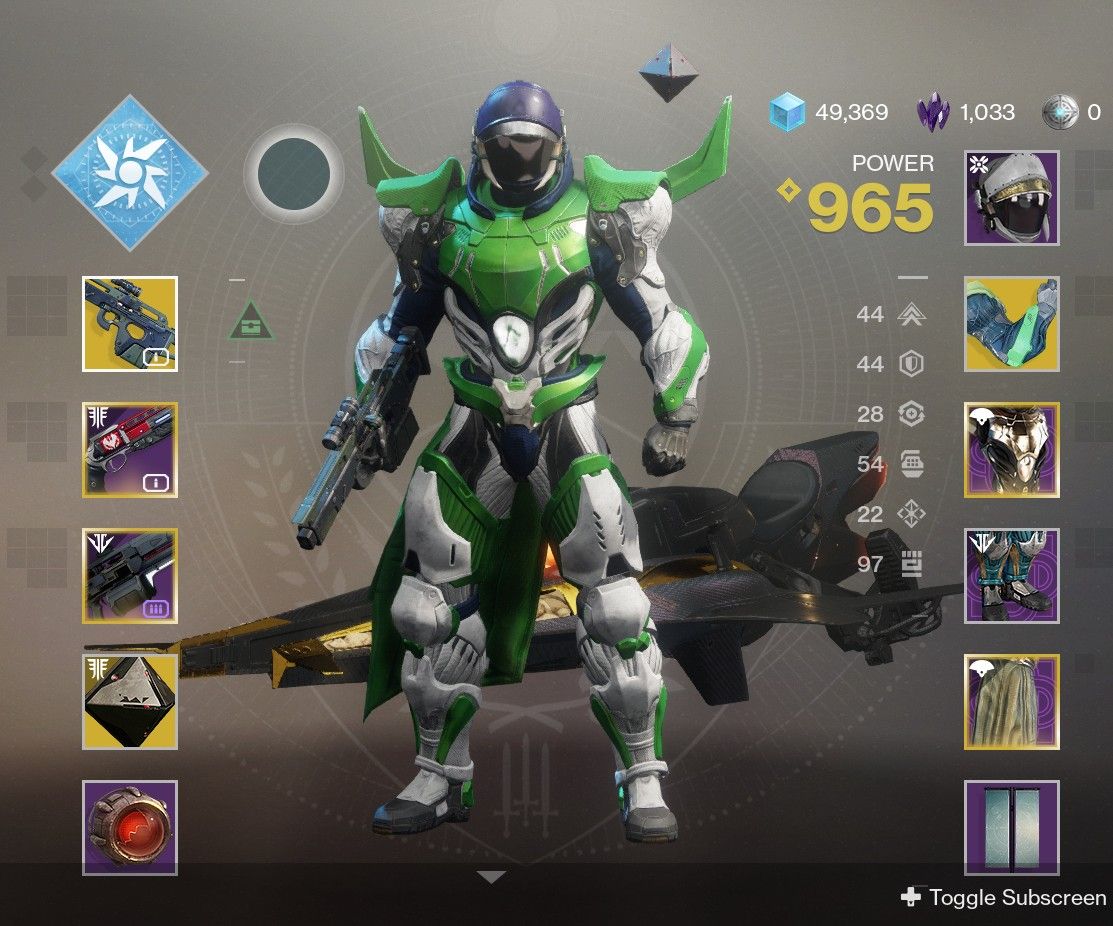Click the down arrow at screen bottom
The height and width of the screenshot is (926, 1113).
click(x=491, y=877)
